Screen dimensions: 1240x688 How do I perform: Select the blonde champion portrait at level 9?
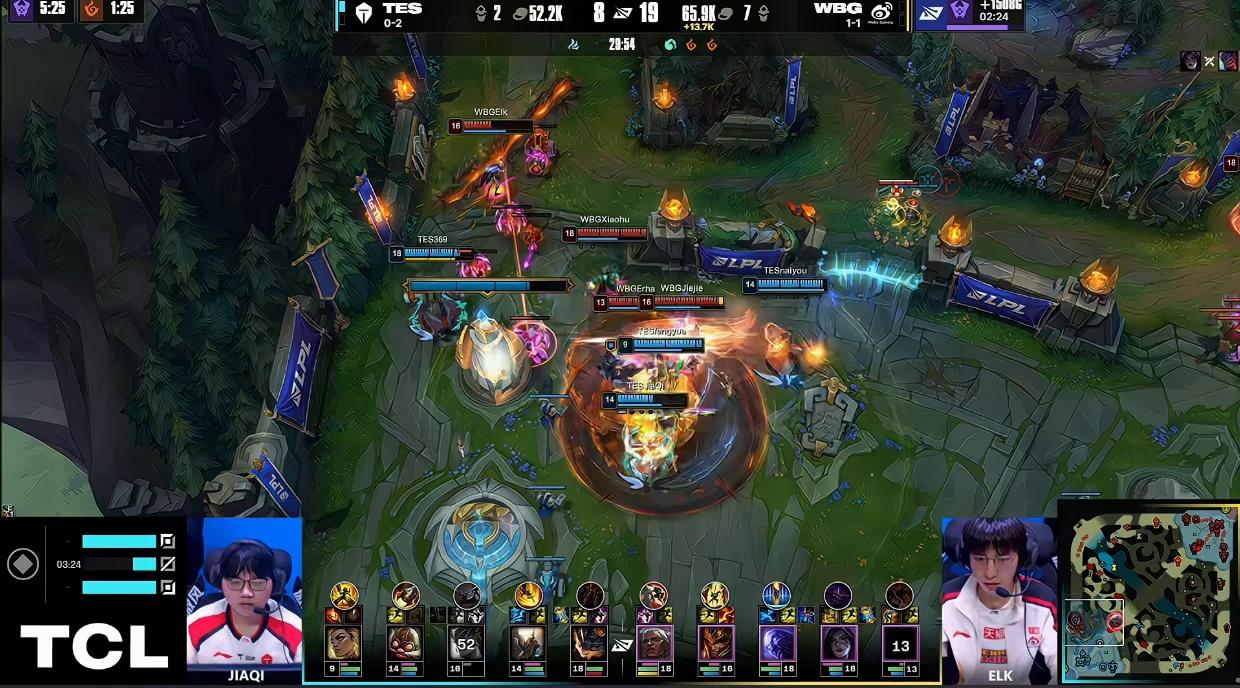point(343,642)
